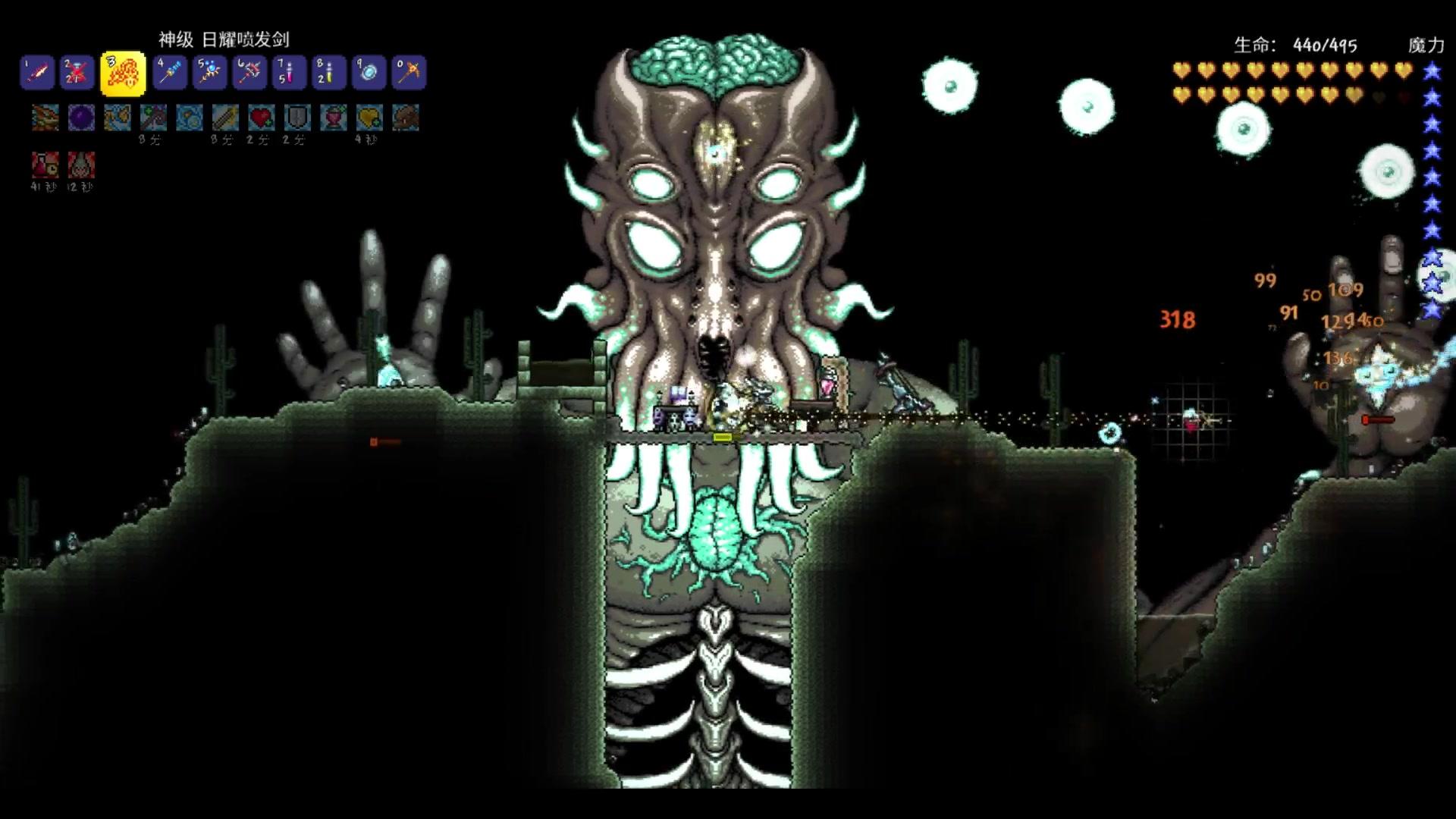Select the red bow in slot 6
1456x819 pixels.
249,74
